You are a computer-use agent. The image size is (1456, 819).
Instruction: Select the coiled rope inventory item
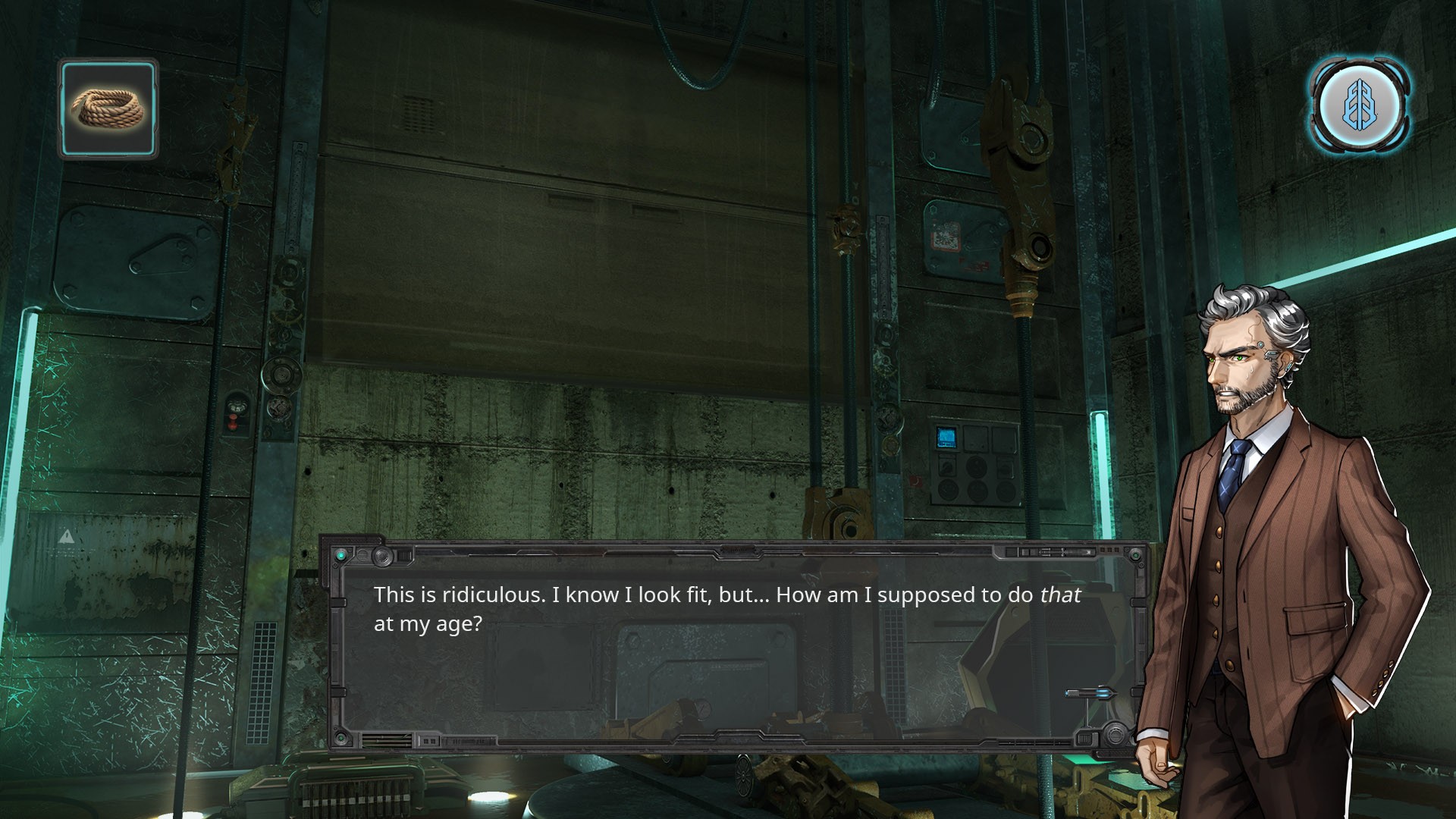[x=108, y=109]
